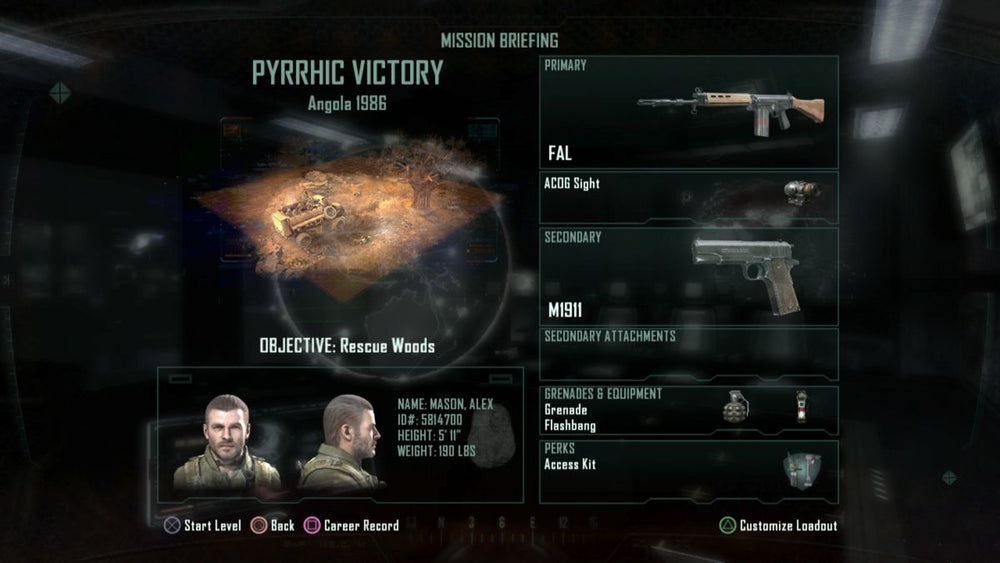1000x563 pixels.
Task: Open Customize Loadout
Action: [x=779, y=525]
